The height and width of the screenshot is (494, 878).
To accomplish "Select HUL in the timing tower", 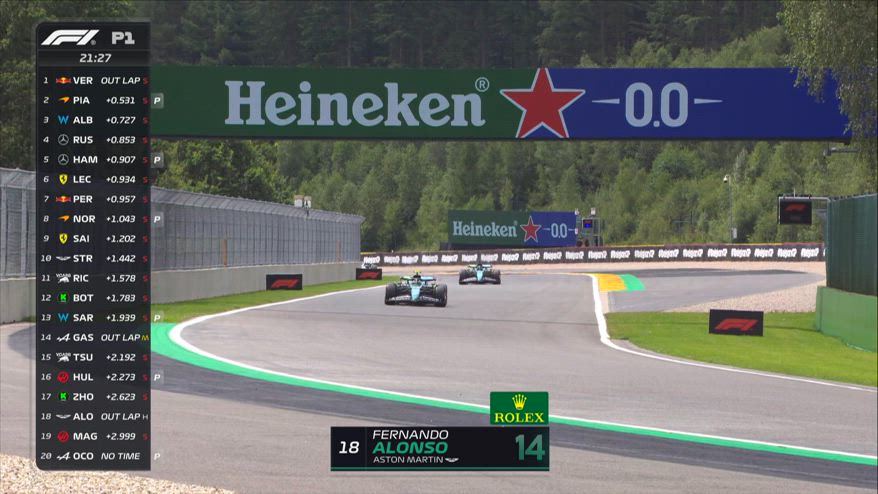I will (x=94, y=377).
